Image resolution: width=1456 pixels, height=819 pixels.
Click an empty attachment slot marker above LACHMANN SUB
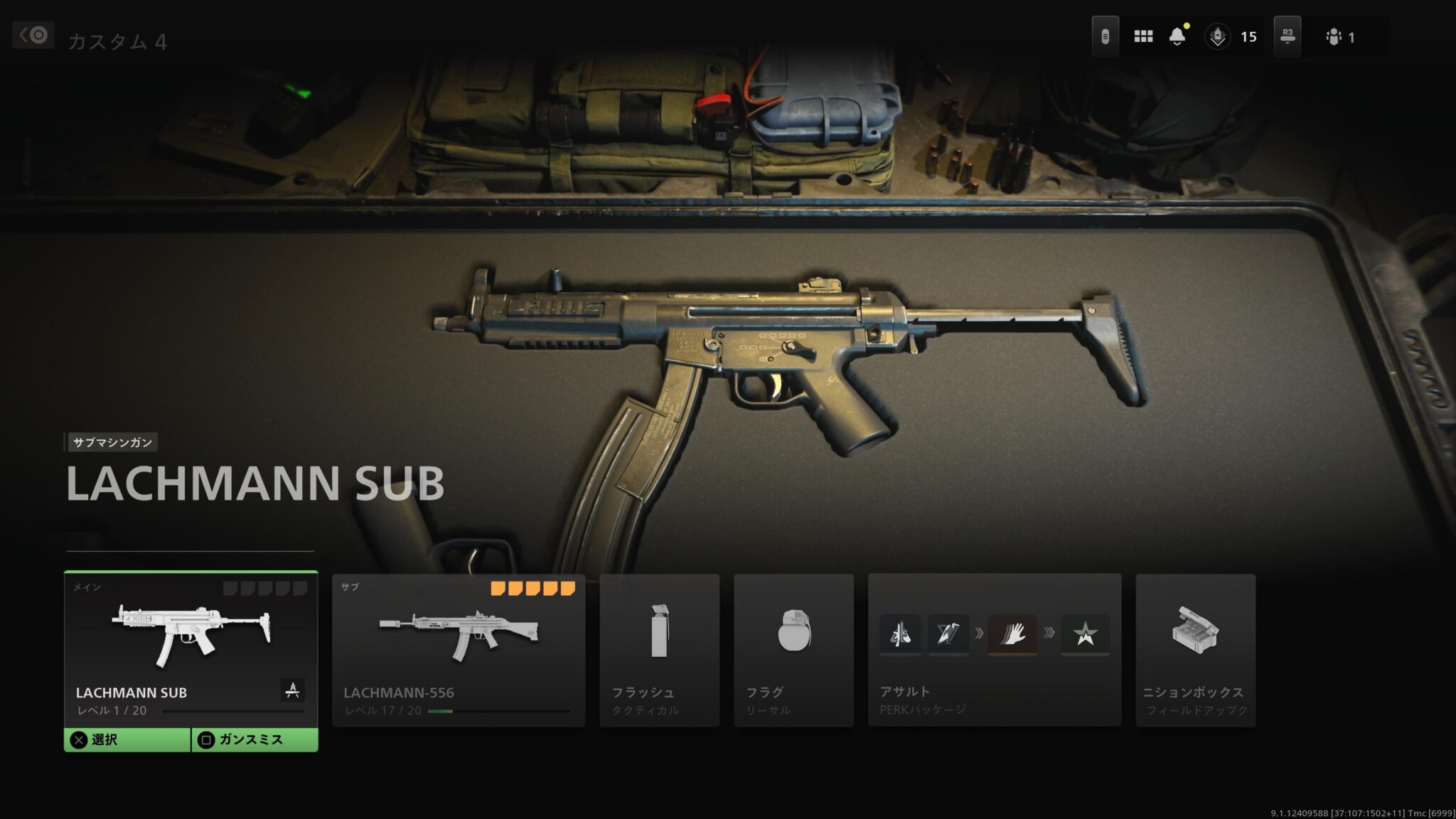click(230, 589)
